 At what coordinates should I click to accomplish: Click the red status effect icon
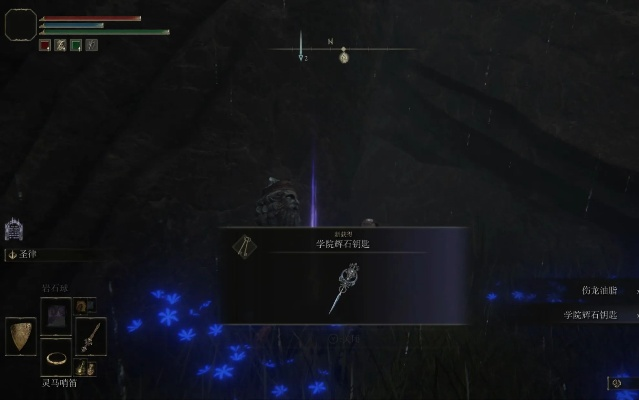45,45
